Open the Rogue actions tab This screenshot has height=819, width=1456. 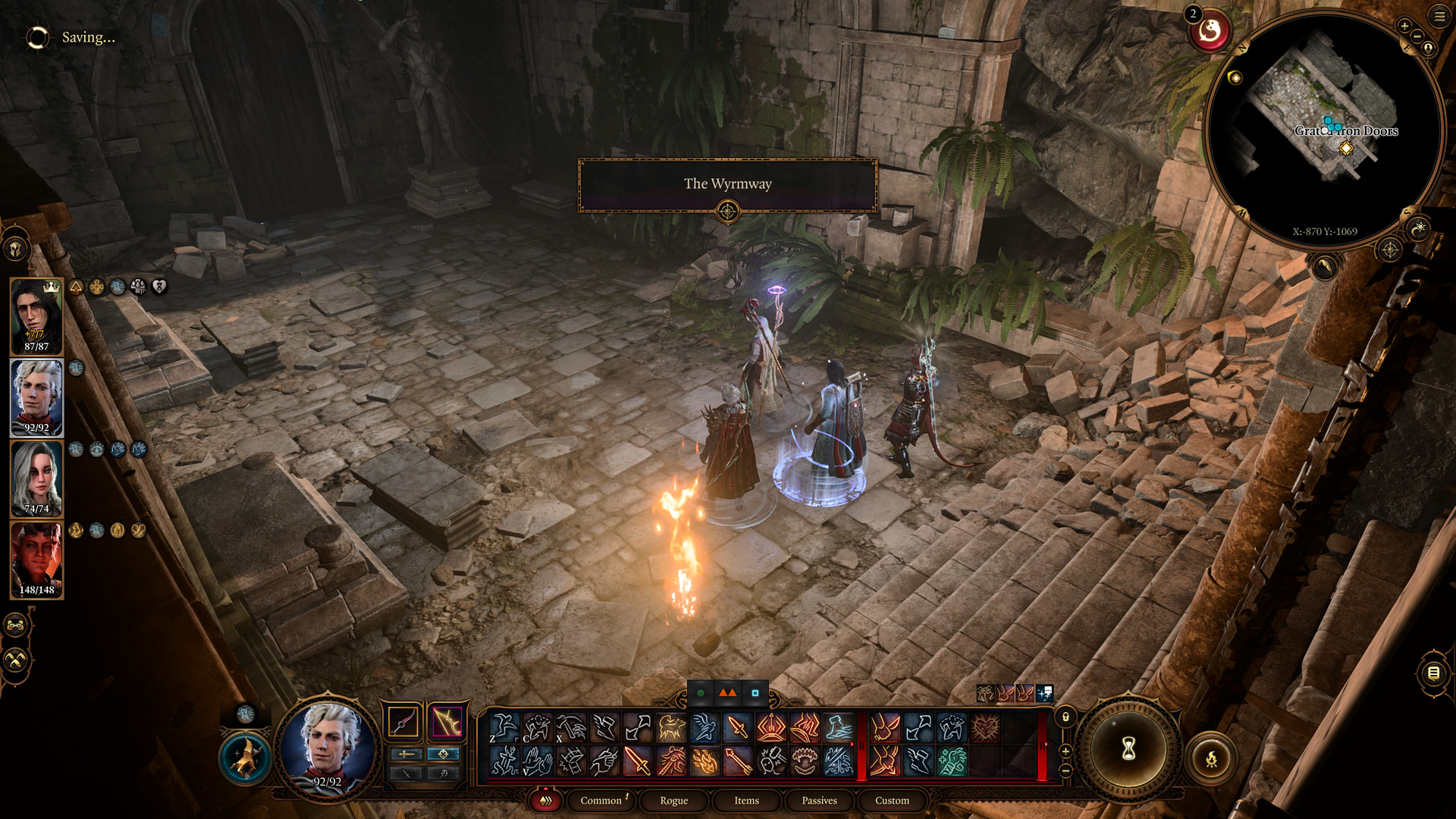coord(673,801)
